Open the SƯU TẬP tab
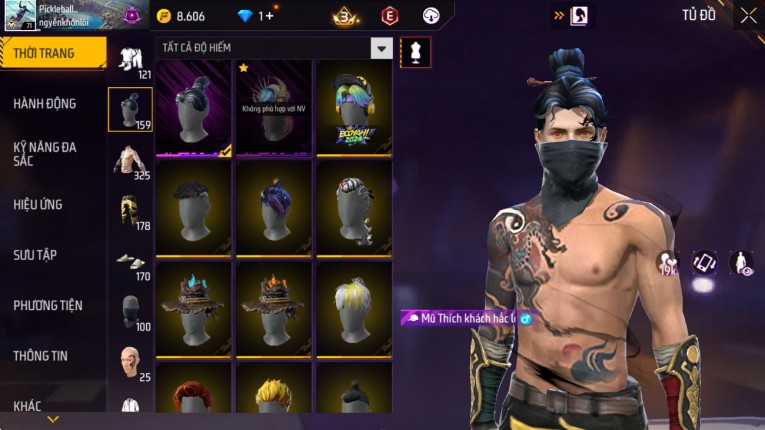 [35, 255]
